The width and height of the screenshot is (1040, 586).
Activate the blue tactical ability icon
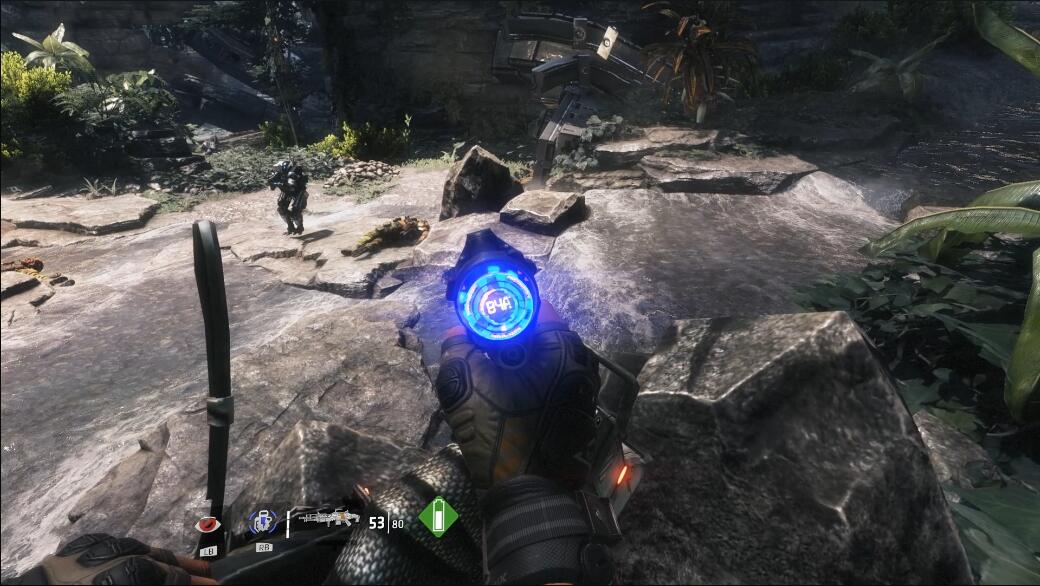pos(261,522)
